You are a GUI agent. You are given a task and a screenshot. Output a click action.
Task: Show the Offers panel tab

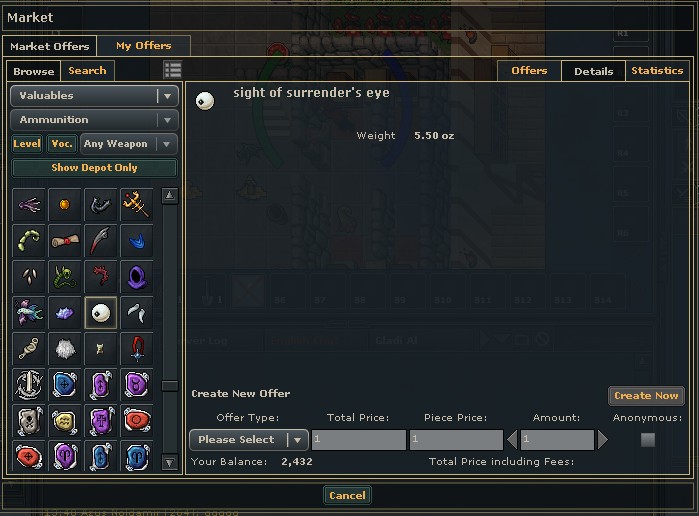tap(529, 71)
